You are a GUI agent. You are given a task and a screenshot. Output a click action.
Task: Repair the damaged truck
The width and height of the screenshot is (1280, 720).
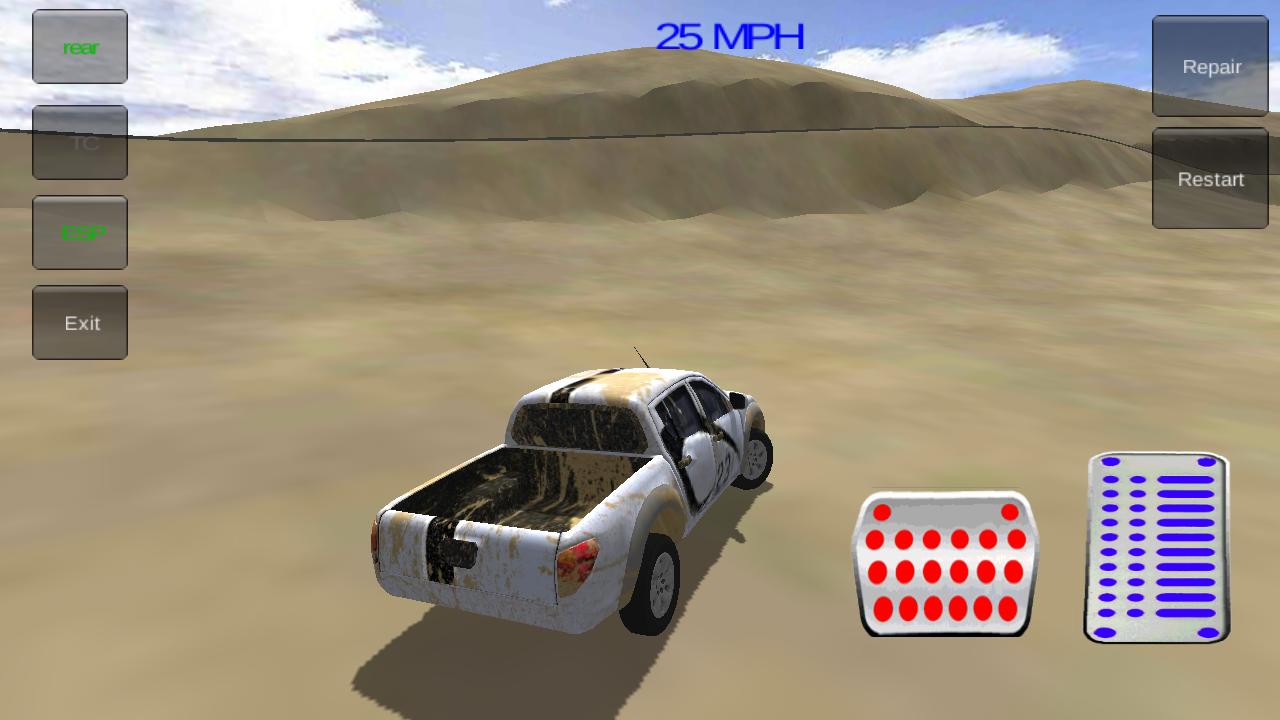(x=1209, y=66)
